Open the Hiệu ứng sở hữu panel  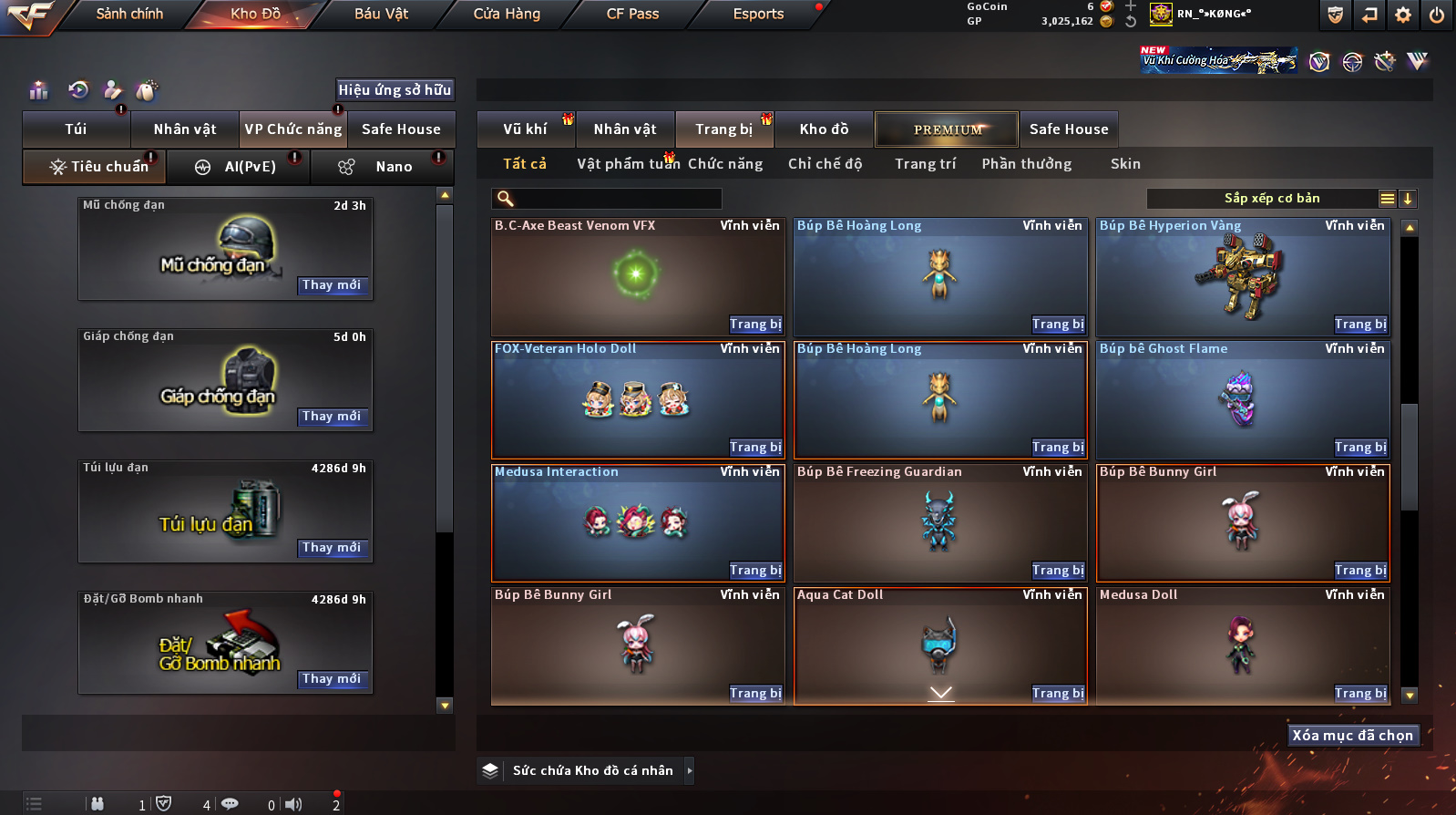coord(395,89)
